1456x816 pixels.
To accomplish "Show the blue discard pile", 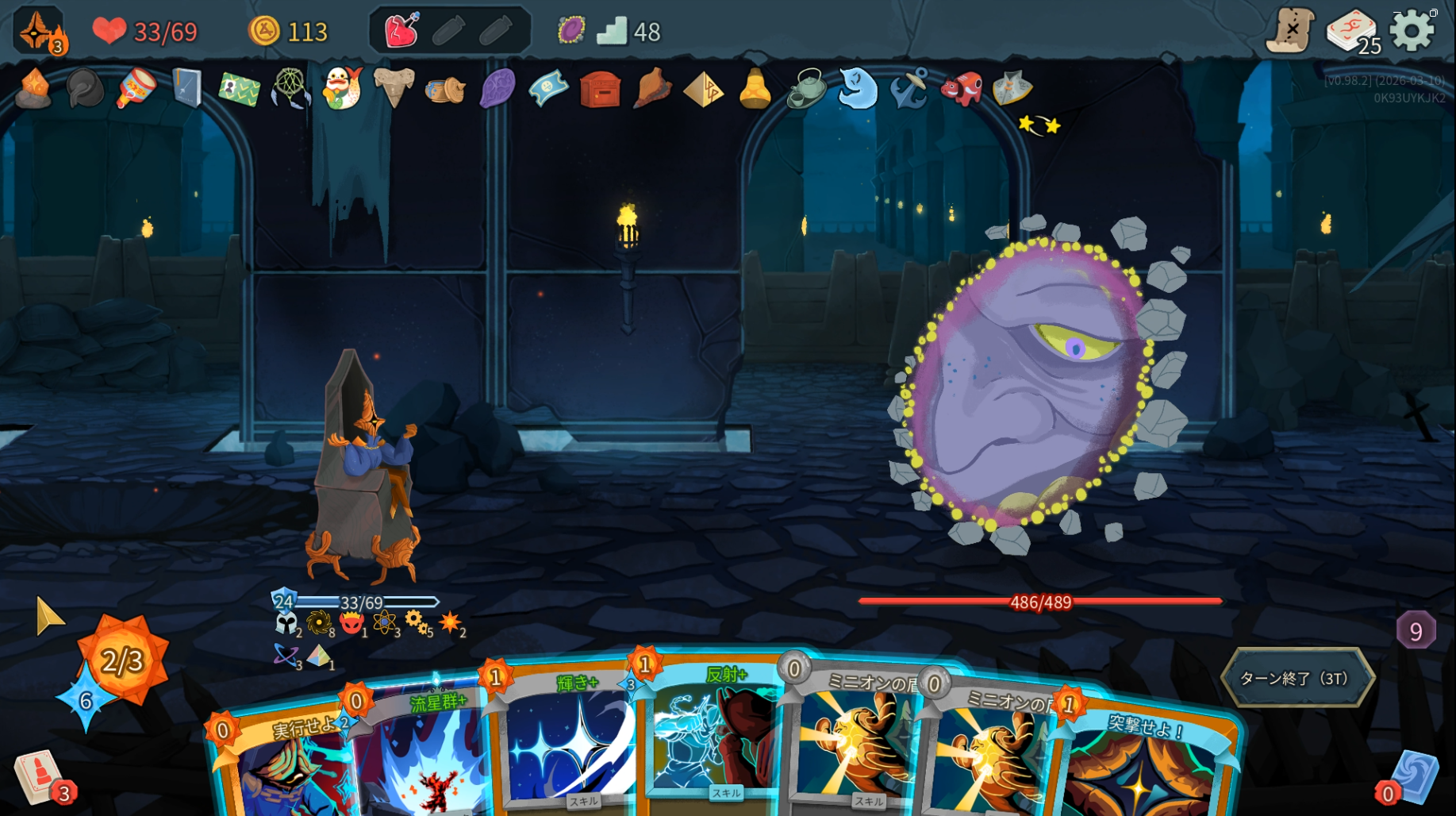I will (x=1416, y=776).
